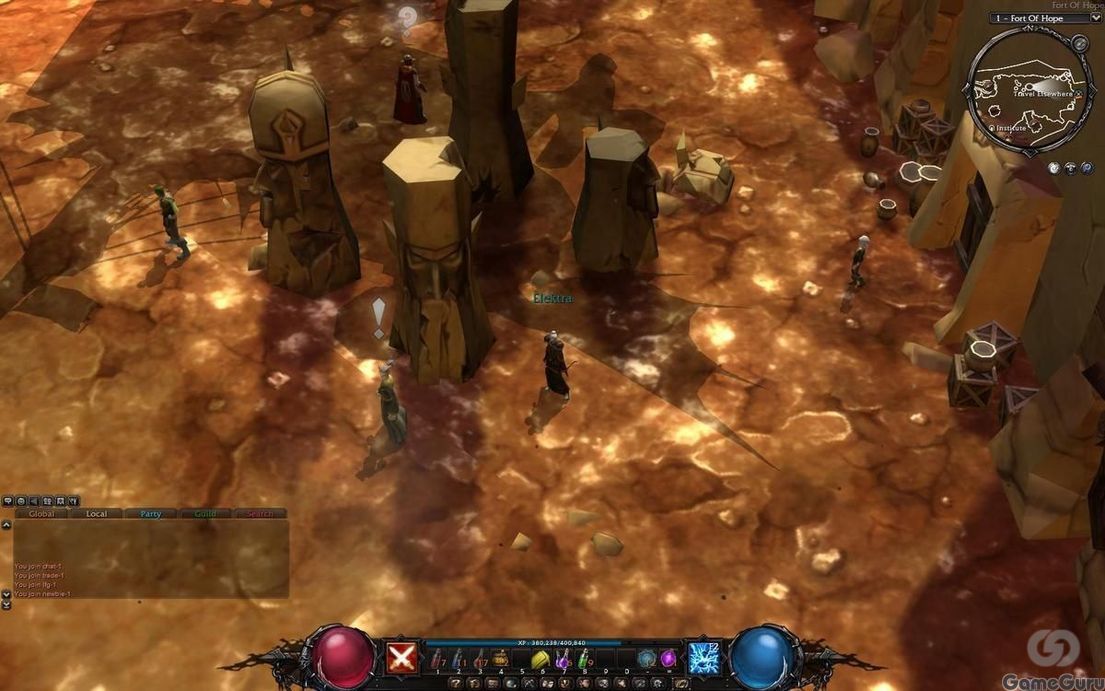Activate the blue lightning skill
The image size is (1105, 691).
pyautogui.click(x=704, y=658)
